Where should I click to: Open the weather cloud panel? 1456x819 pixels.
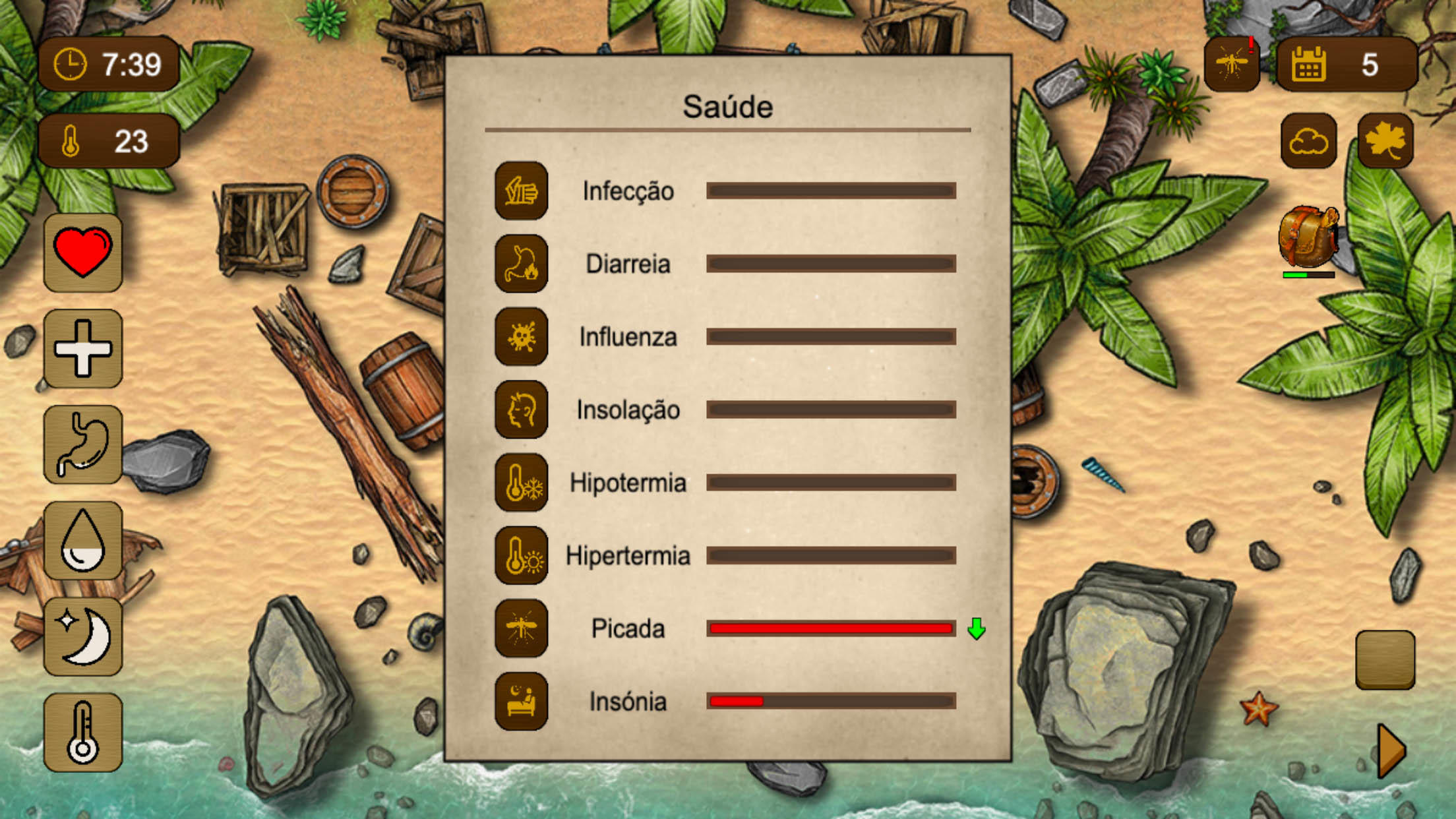[1309, 140]
